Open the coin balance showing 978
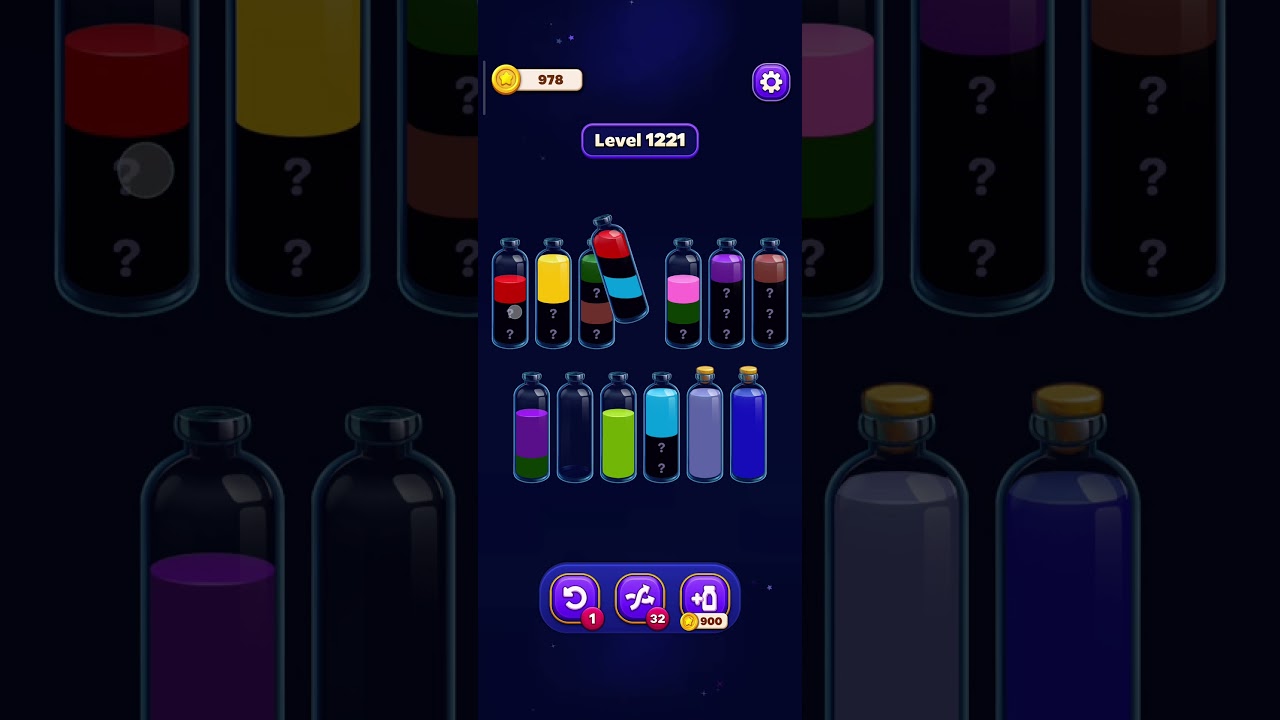Image resolution: width=1280 pixels, height=720 pixels. [537, 80]
